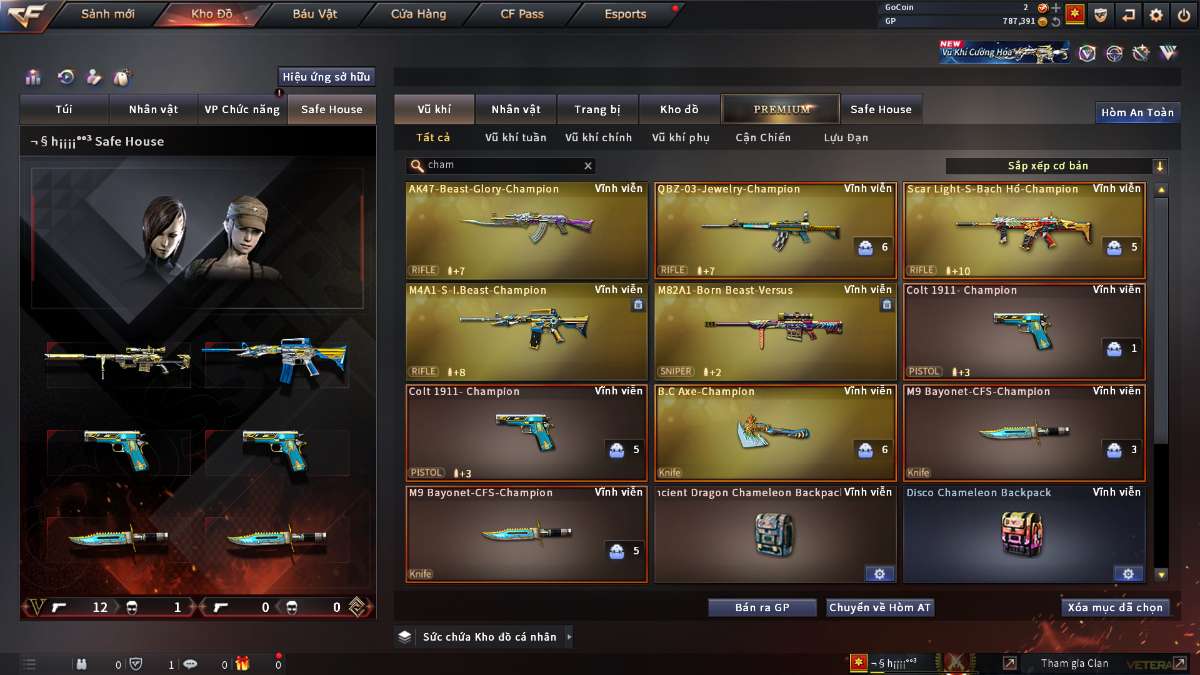Switch to the Túi bag tab

pyautogui.click(x=64, y=109)
